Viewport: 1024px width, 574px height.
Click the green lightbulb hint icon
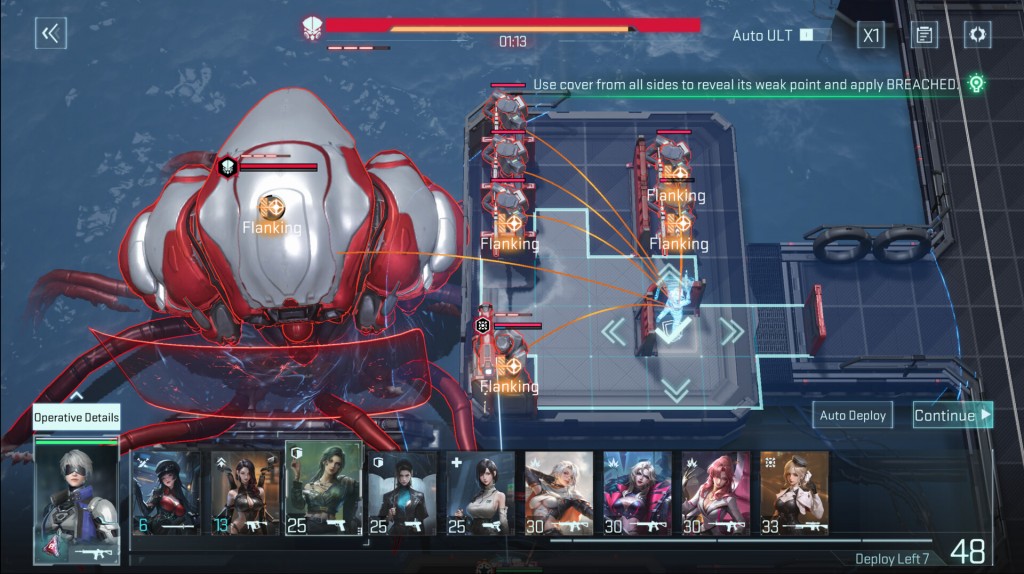pos(976,84)
